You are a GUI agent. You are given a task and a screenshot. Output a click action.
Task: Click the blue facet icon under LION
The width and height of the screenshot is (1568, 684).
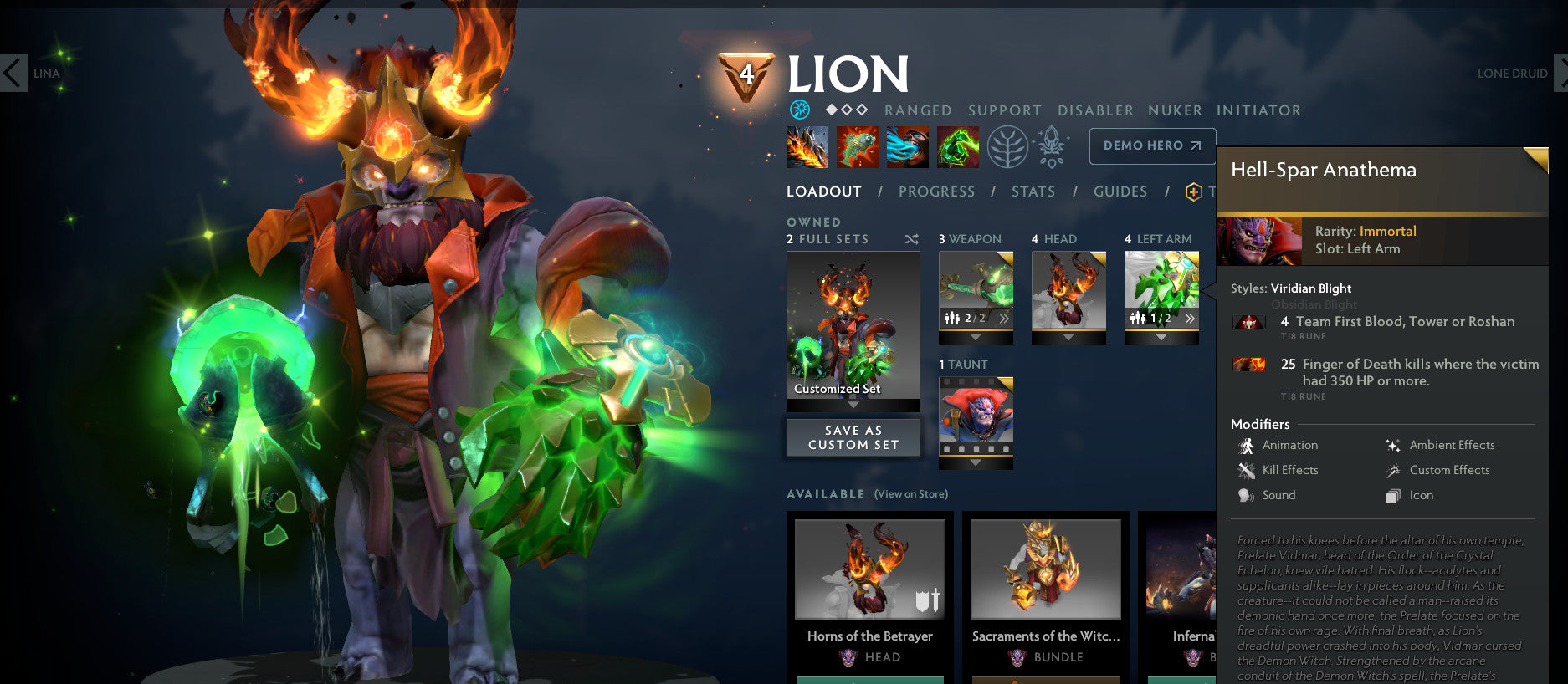click(x=802, y=110)
